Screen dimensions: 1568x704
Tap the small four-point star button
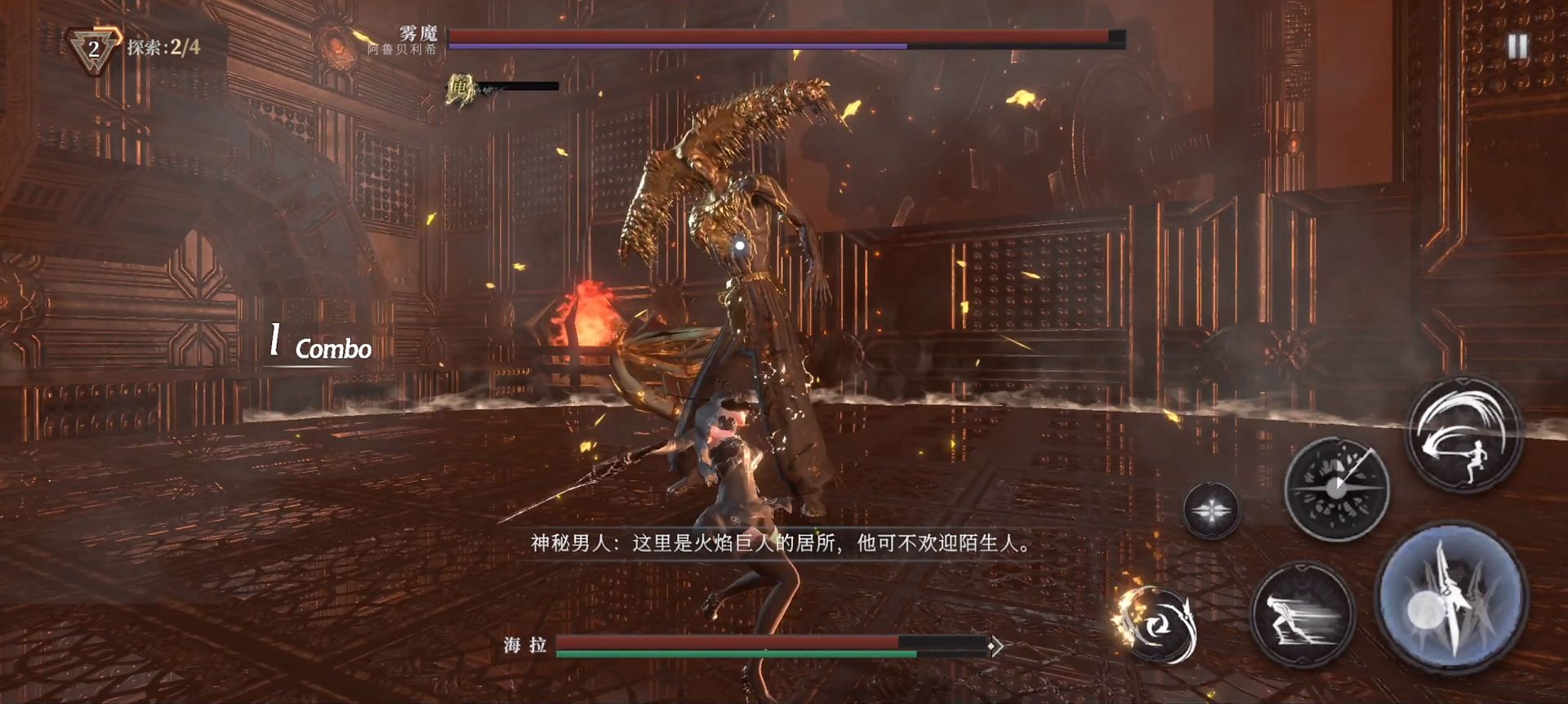(x=1211, y=510)
